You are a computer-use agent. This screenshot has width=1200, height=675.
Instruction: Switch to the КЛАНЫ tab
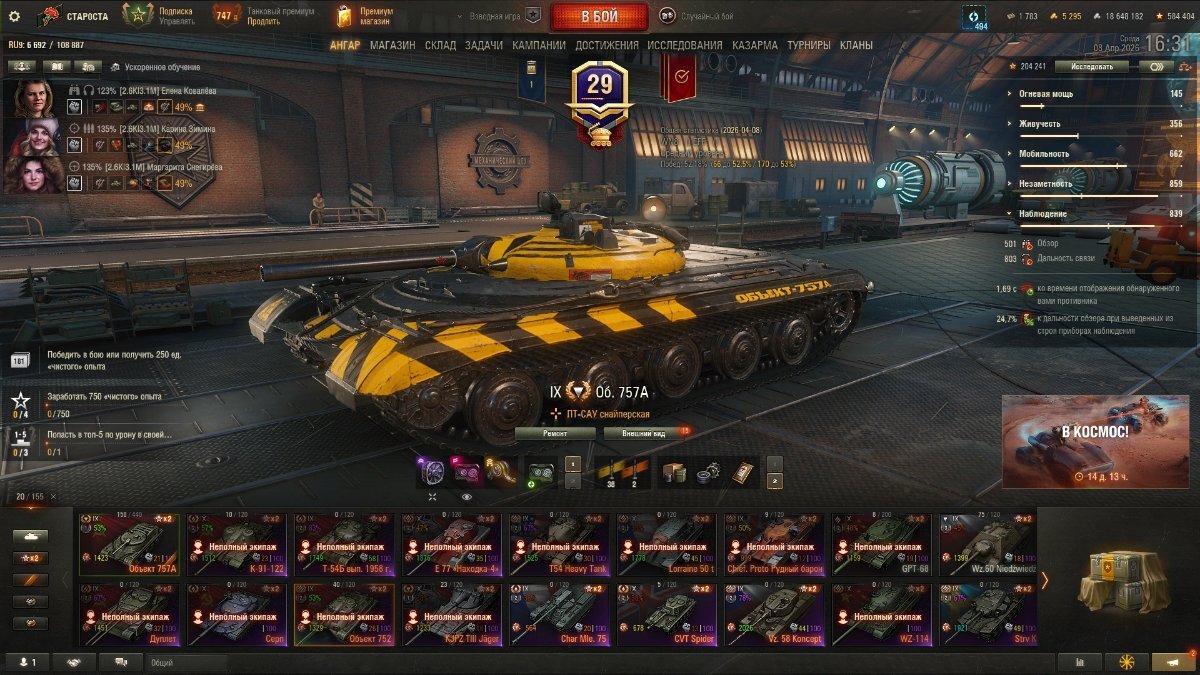pos(856,45)
